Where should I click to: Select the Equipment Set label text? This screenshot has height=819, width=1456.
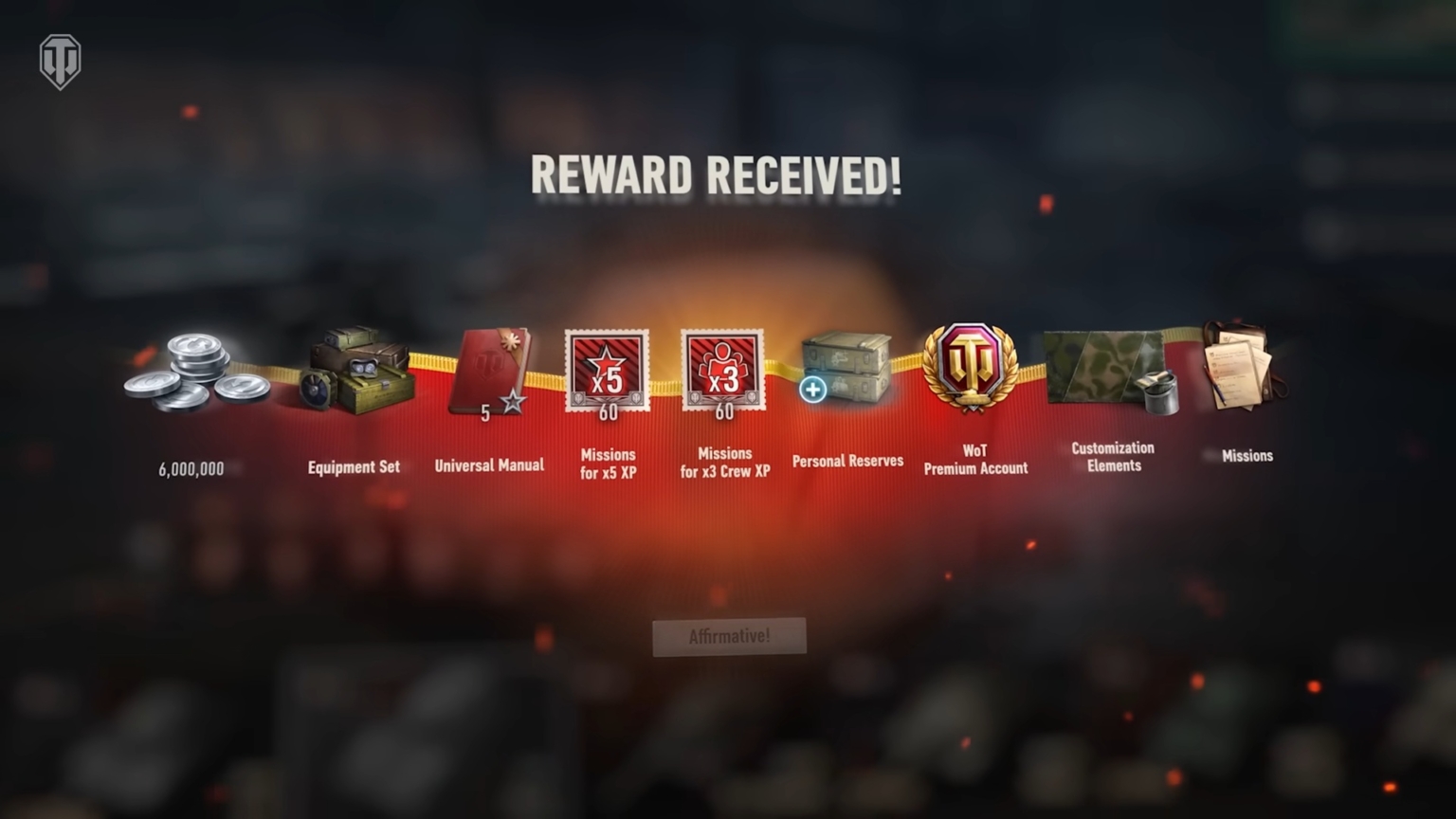[x=354, y=466]
